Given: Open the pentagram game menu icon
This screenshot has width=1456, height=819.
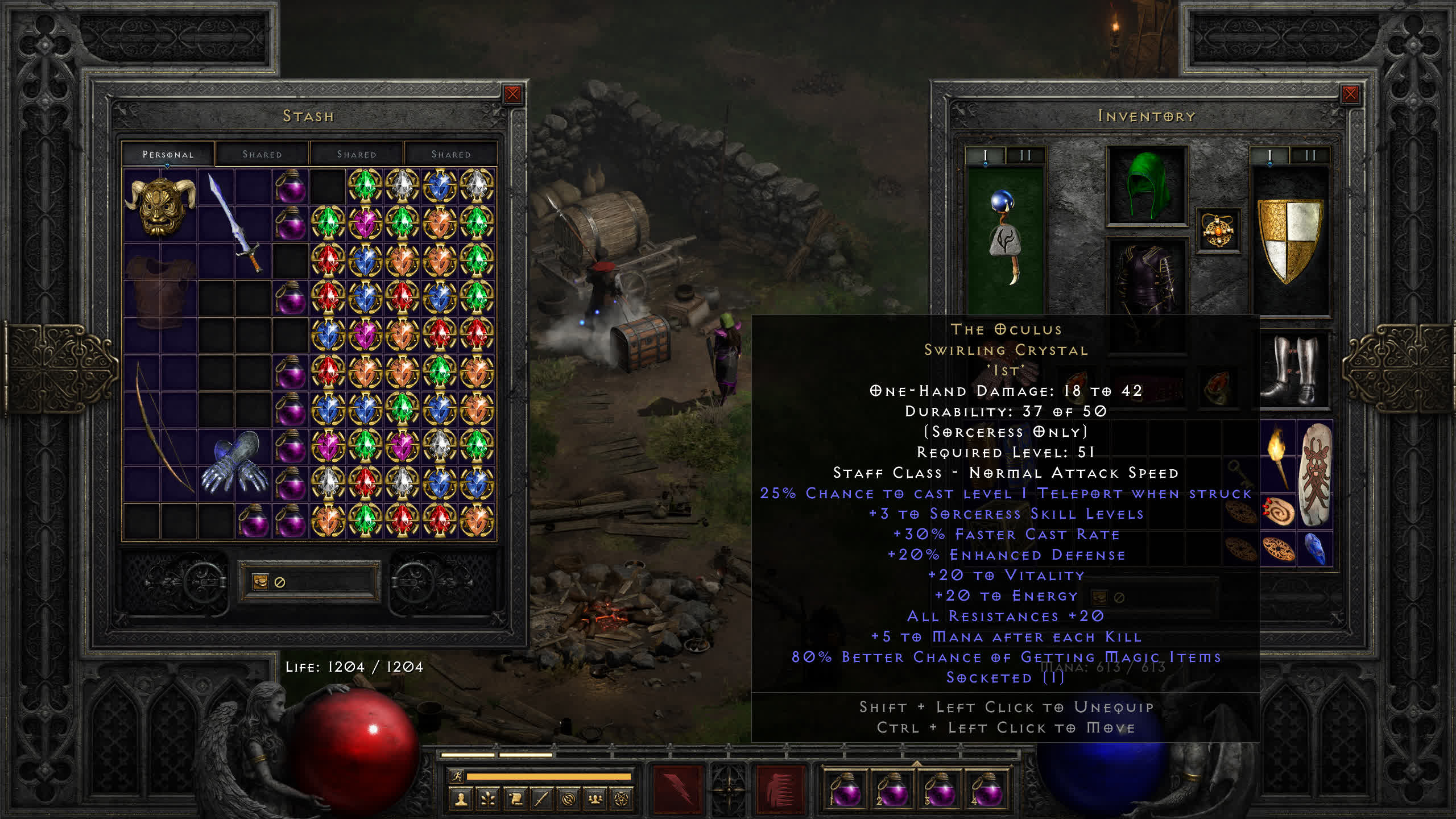Looking at the screenshot, I should 622,800.
